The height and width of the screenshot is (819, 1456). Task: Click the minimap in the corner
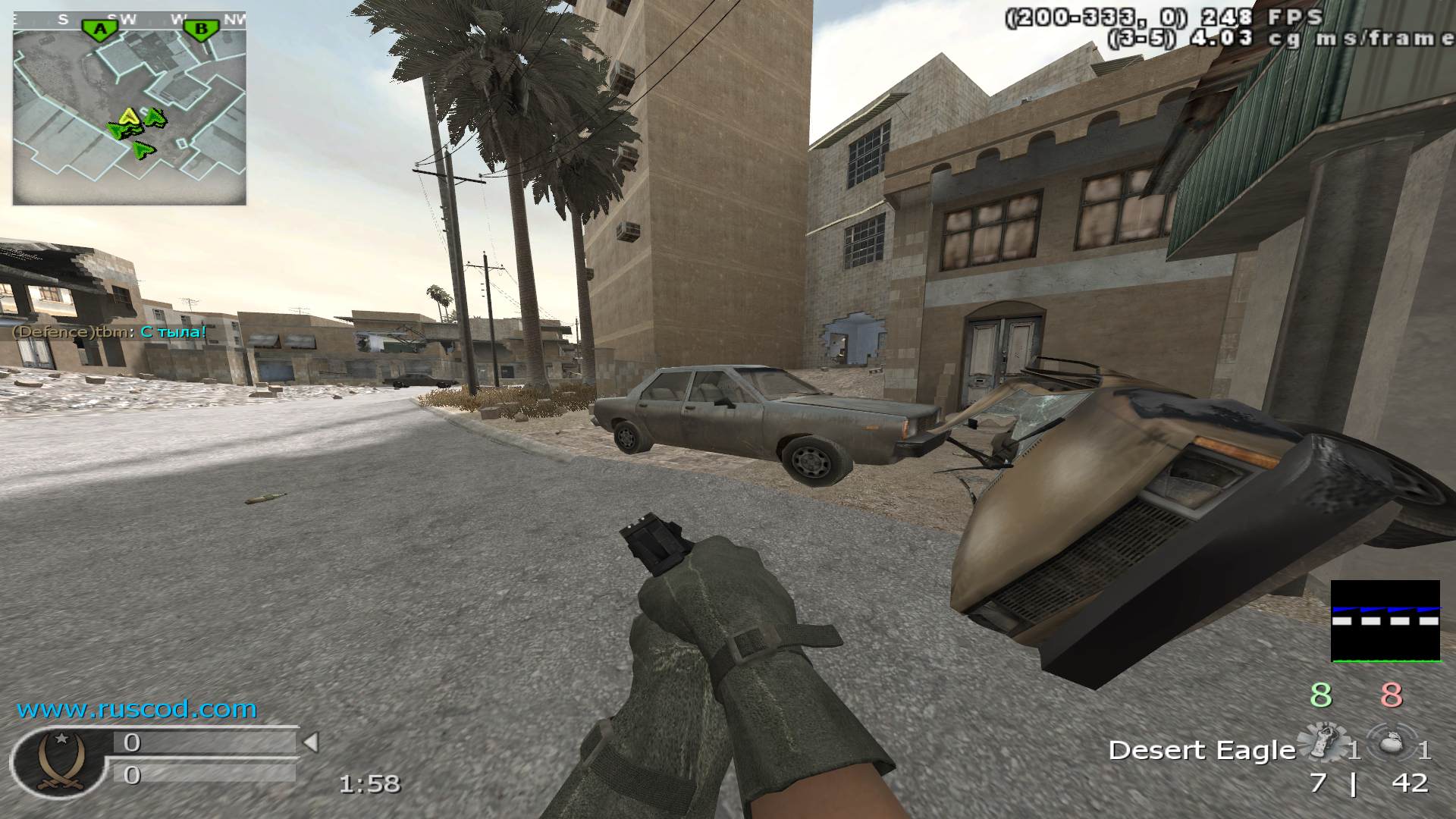[129, 108]
